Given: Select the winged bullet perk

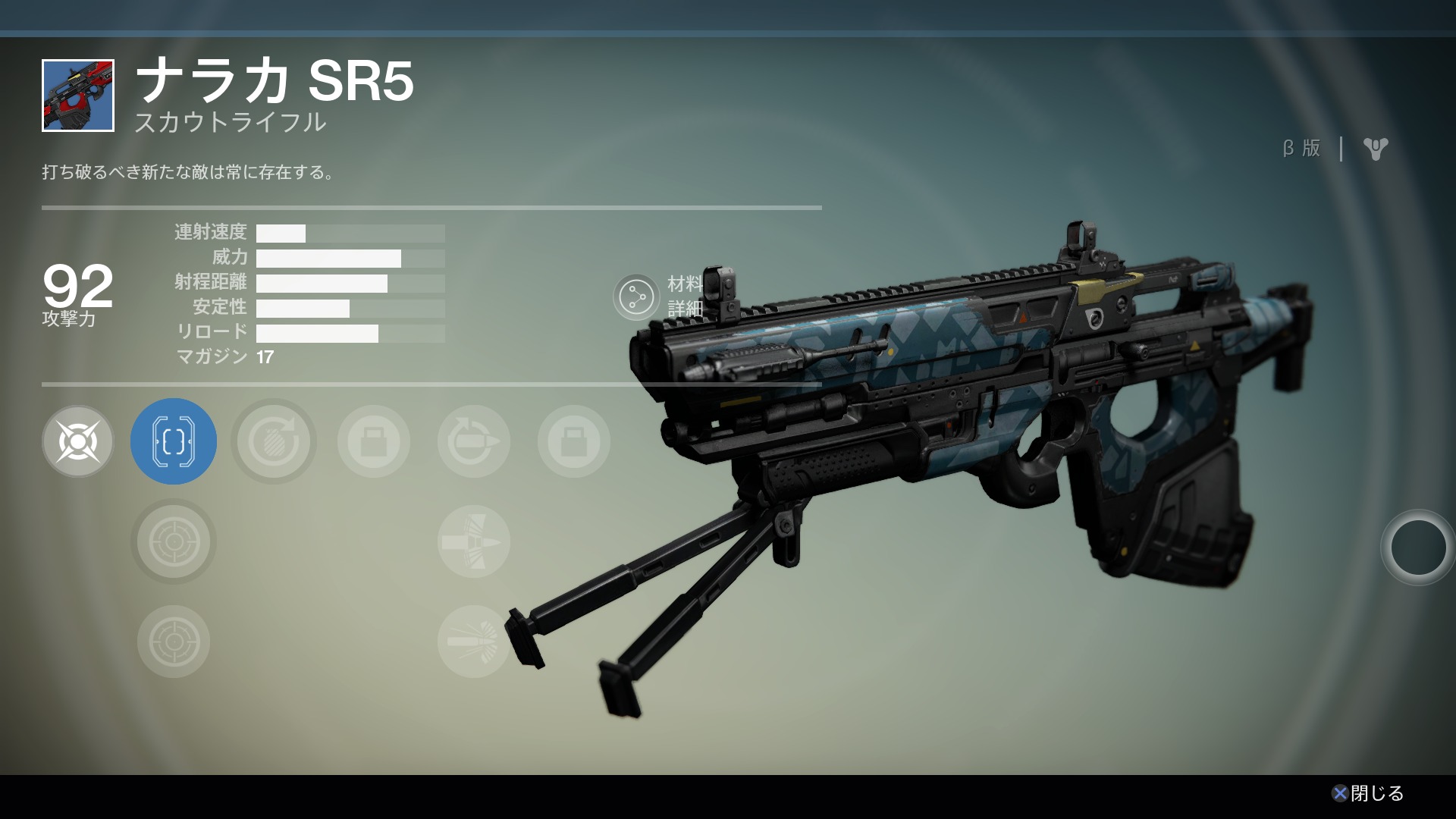Looking at the screenshot, I should tap(474, 541).
